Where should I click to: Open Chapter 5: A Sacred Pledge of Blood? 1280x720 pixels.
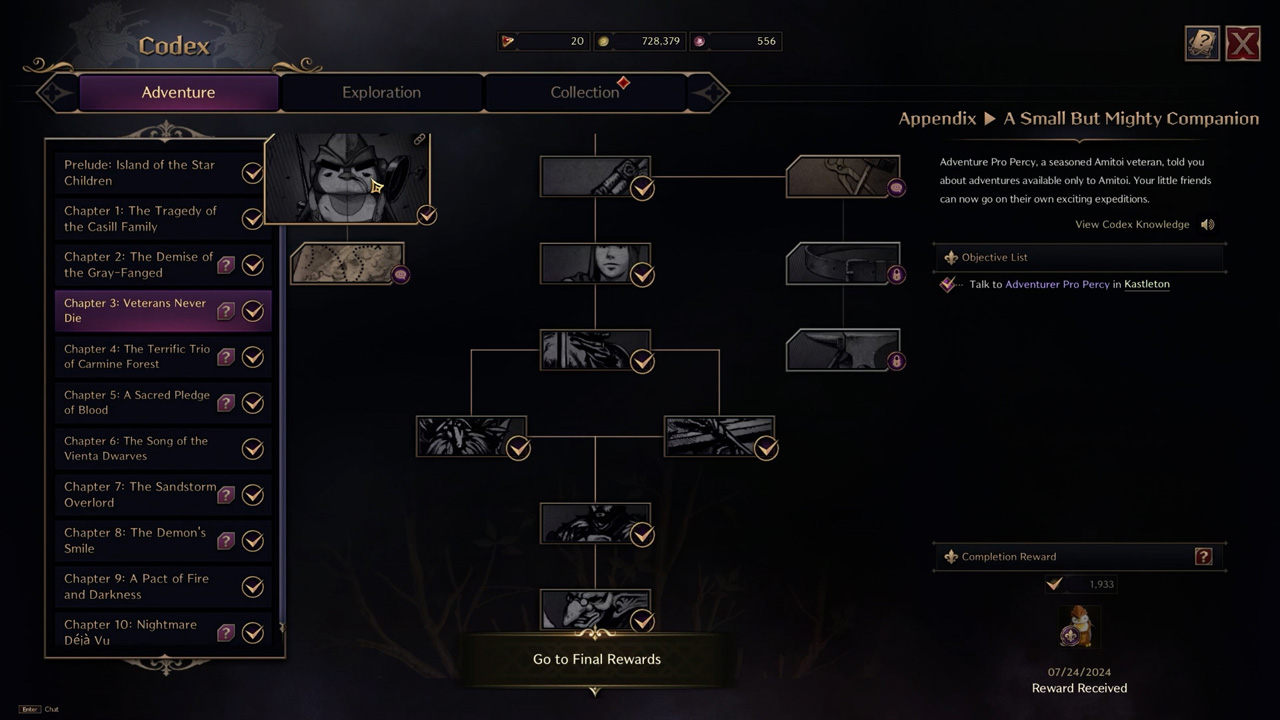[137, 402]
